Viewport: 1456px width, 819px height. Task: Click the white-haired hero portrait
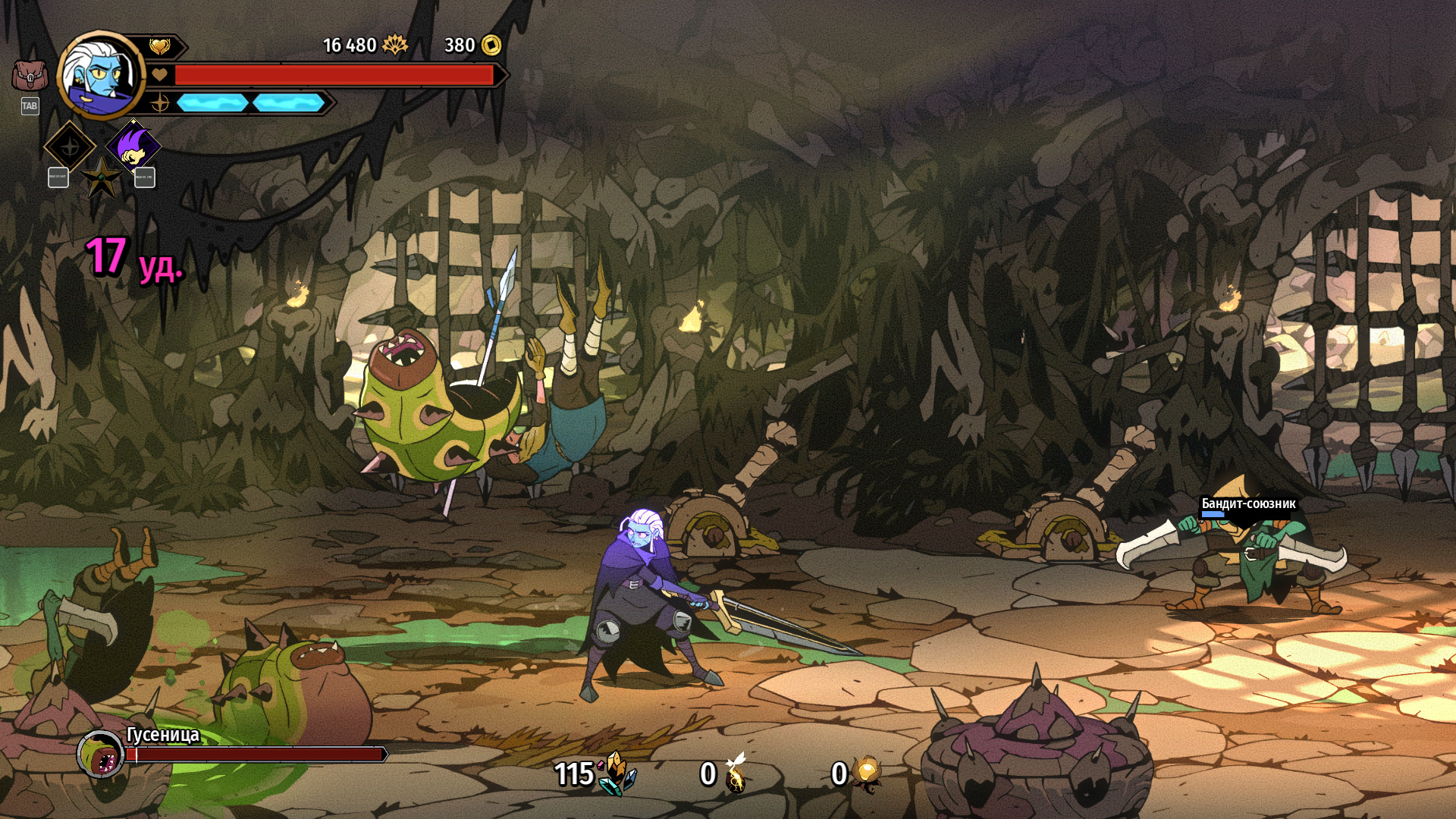point(99,76)
